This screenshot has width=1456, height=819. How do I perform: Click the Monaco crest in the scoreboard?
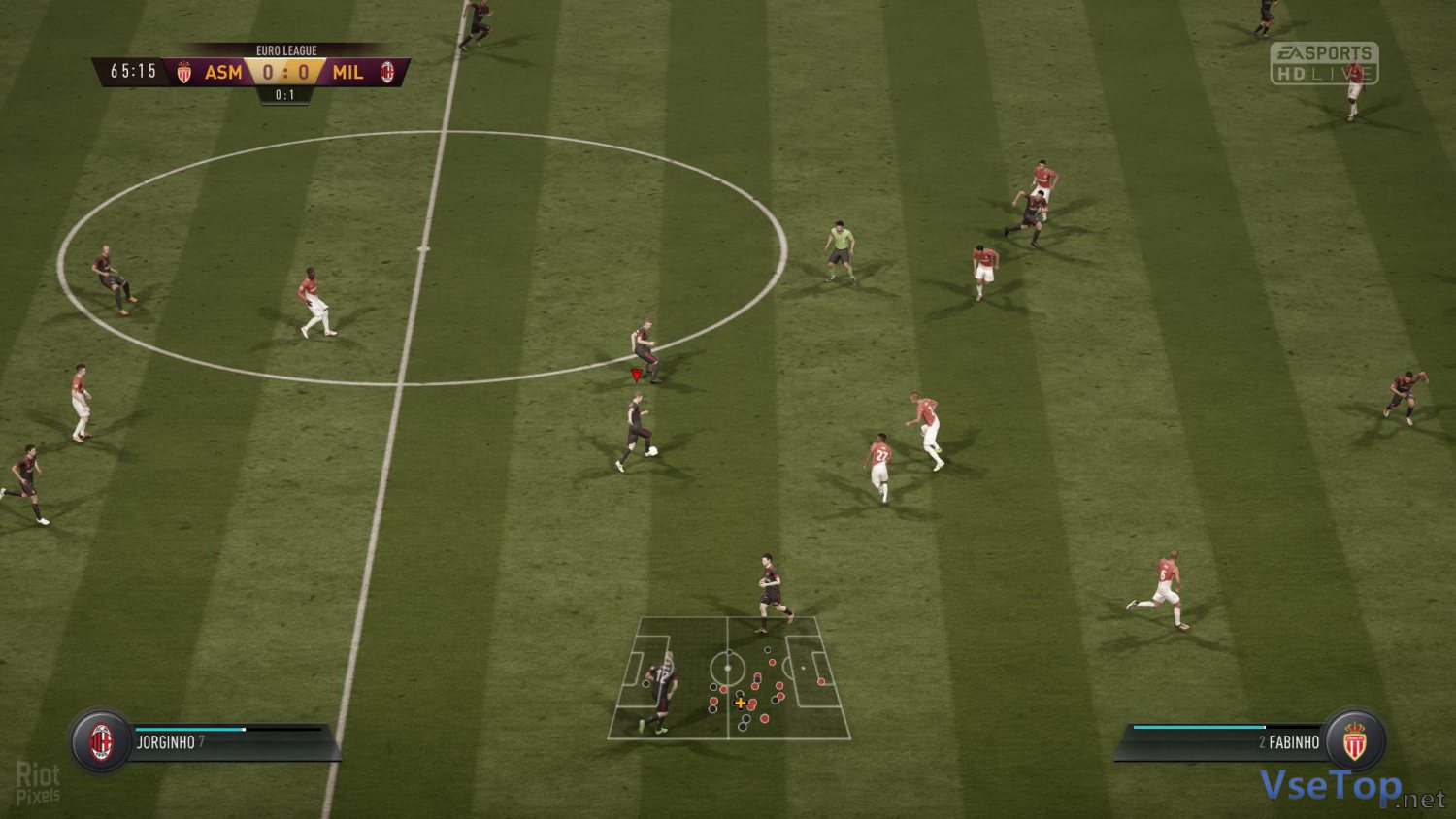click(x=184, y=72)
